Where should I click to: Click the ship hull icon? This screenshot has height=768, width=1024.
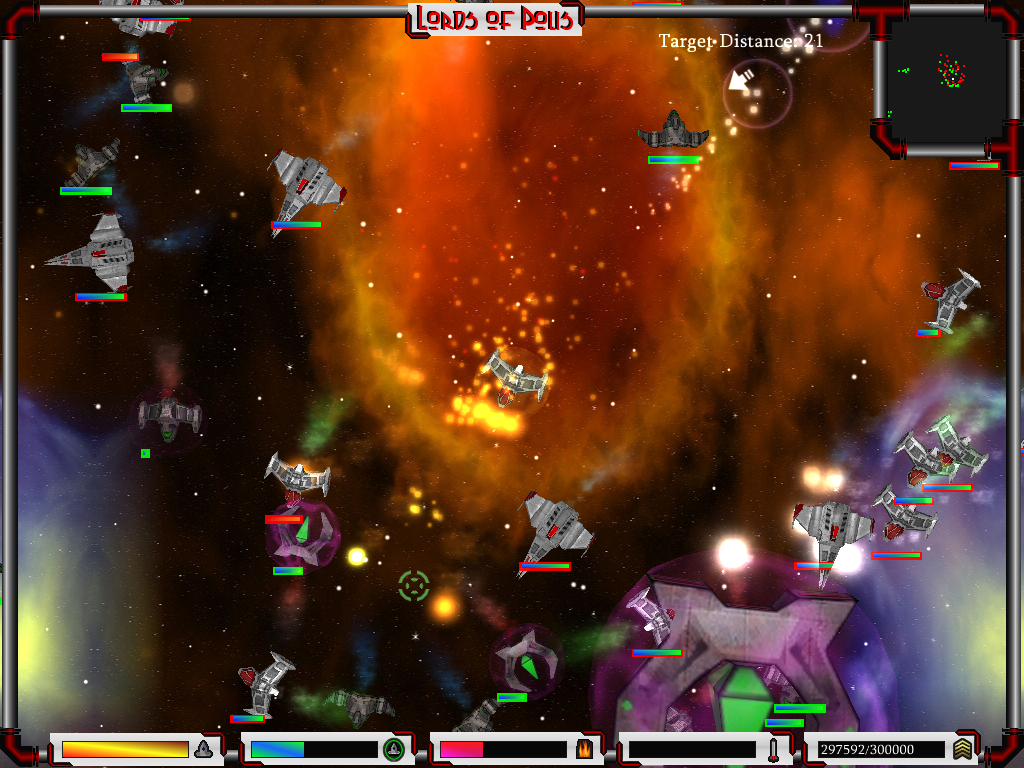(203, 748)
